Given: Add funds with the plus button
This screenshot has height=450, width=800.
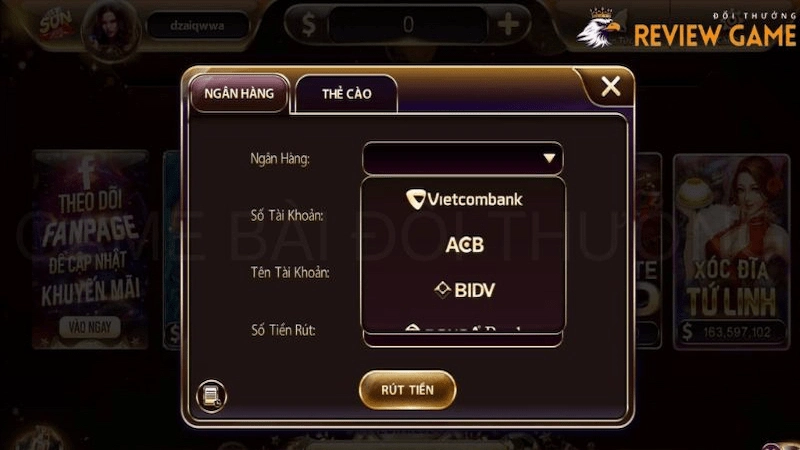Looking at the screenshot, I should 508,24.
